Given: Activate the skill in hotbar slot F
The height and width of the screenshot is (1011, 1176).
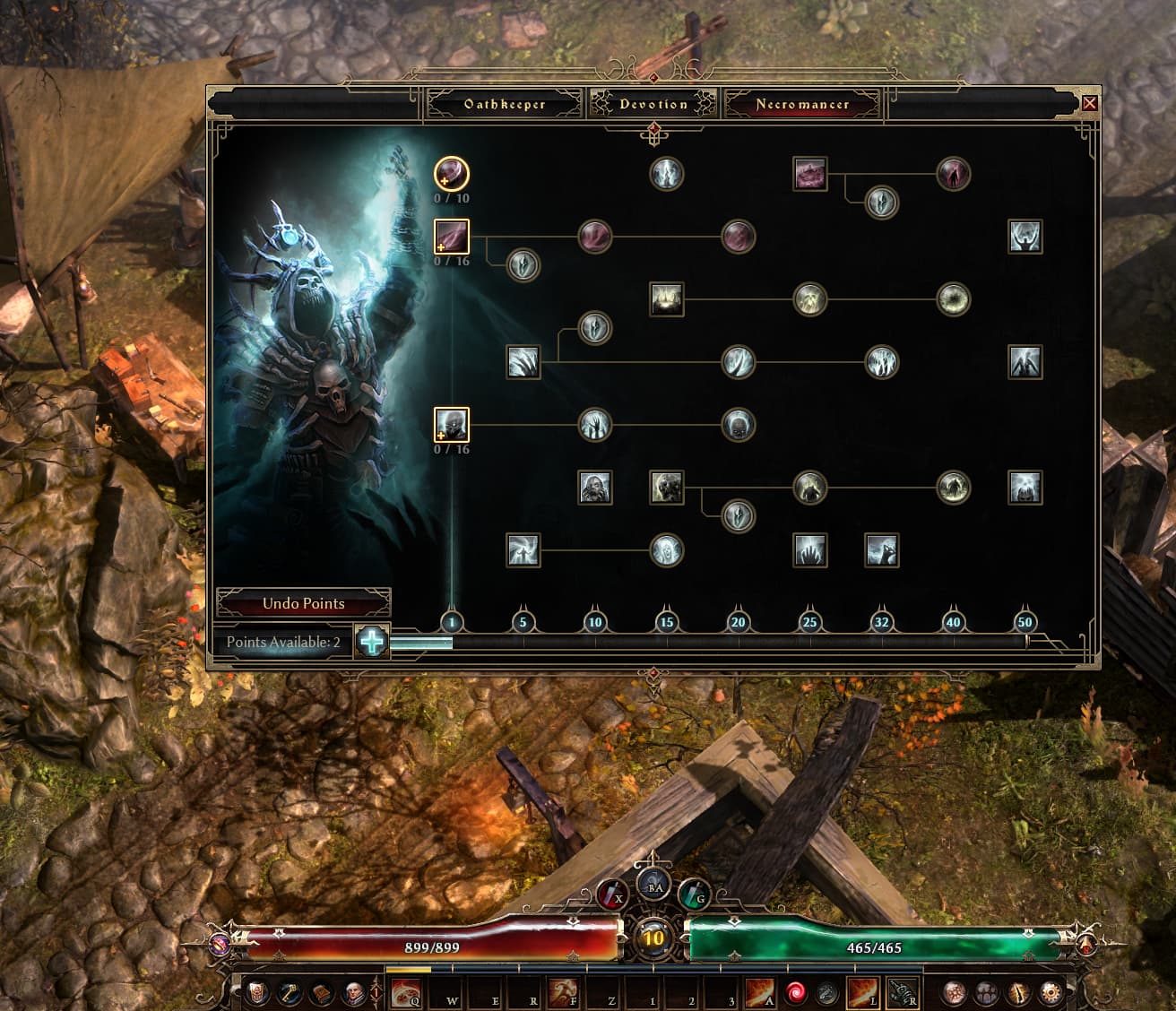Looking at the screenshot, I should click(x=560, y=992).
